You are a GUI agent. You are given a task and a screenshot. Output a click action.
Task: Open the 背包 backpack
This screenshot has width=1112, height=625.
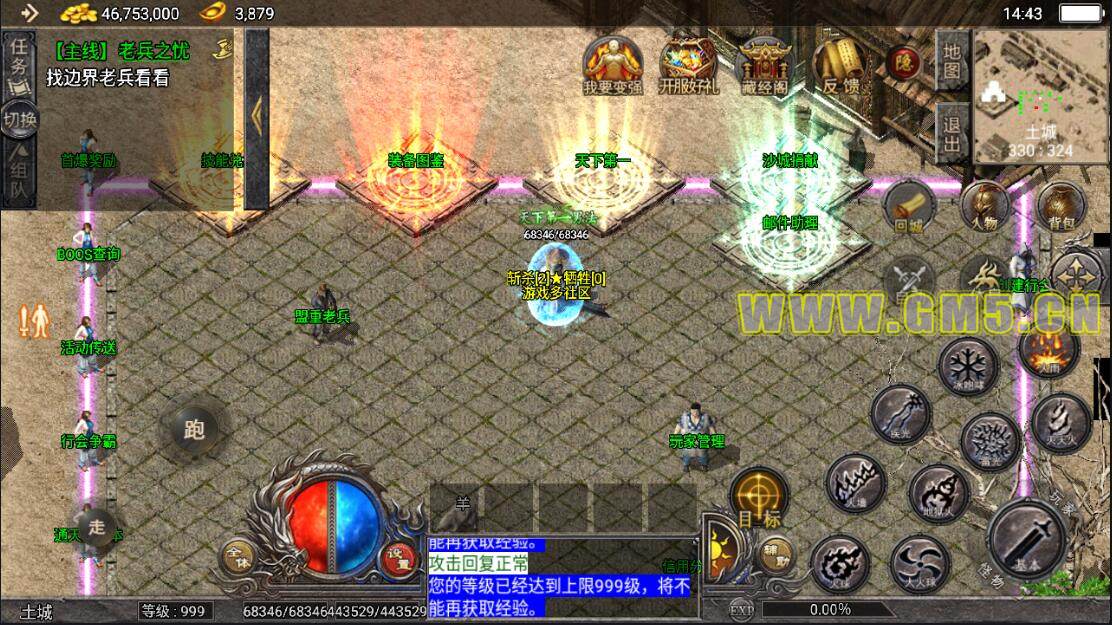(1056, 207)
